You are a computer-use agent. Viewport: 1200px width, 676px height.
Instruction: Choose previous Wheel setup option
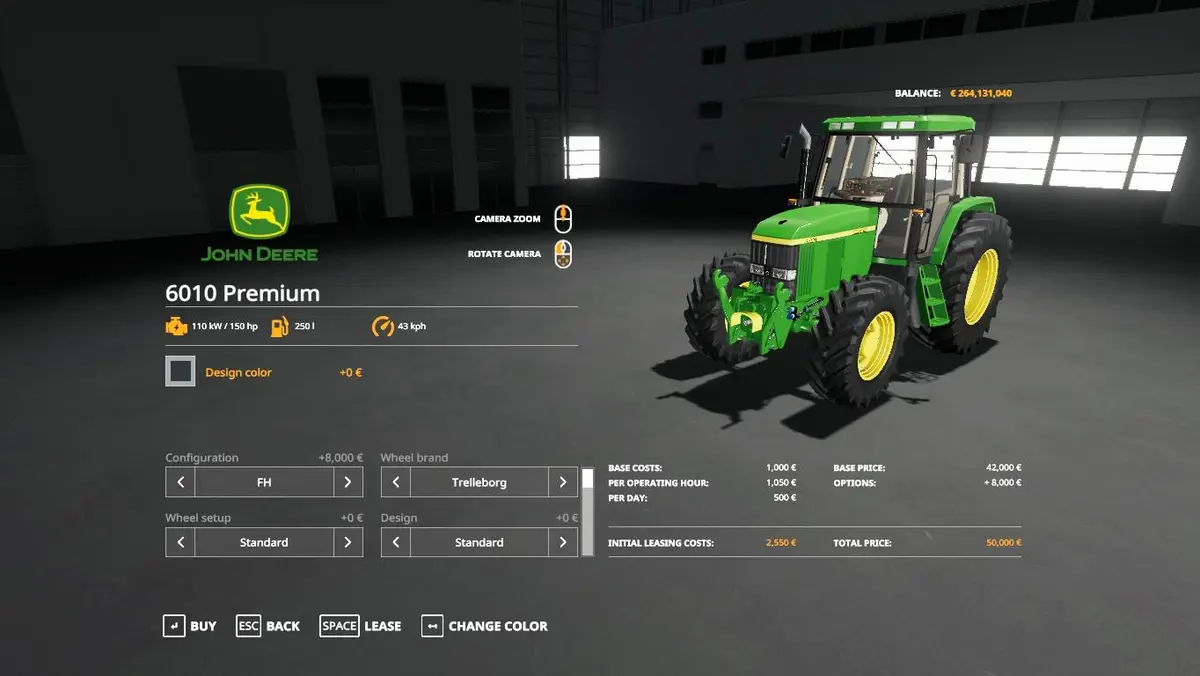180,542
